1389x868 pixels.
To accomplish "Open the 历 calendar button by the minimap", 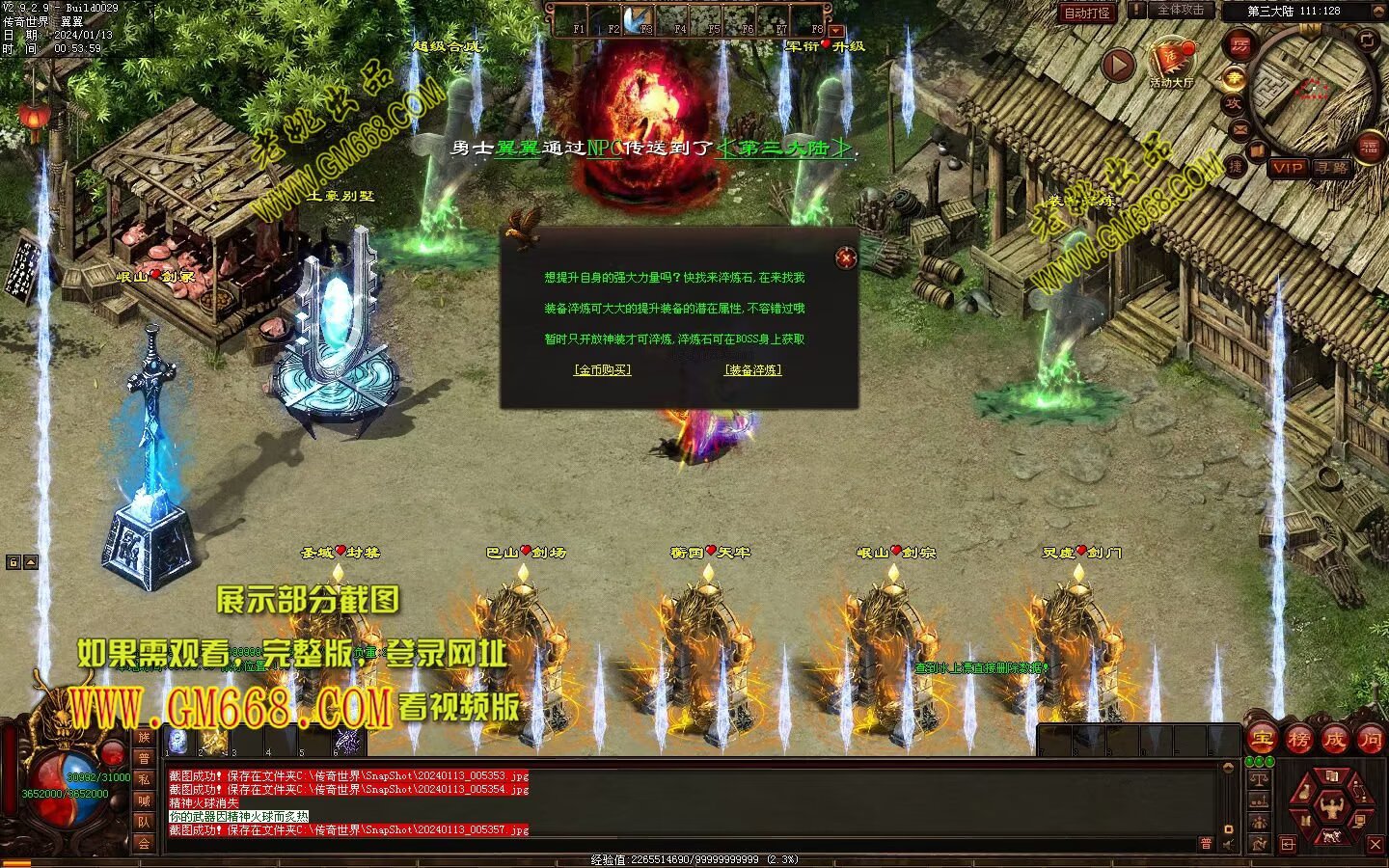I will [1240, 44].
